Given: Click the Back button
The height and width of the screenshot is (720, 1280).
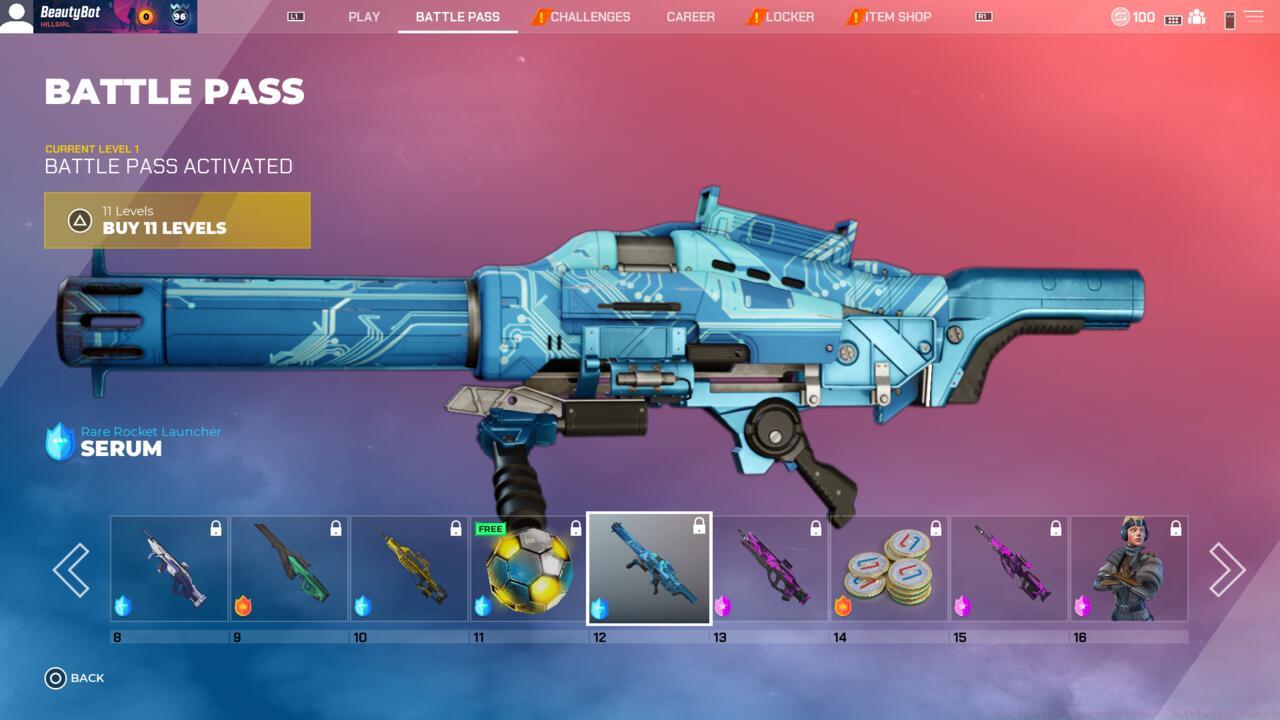Looking at the screenshot, I should (75, 678).
